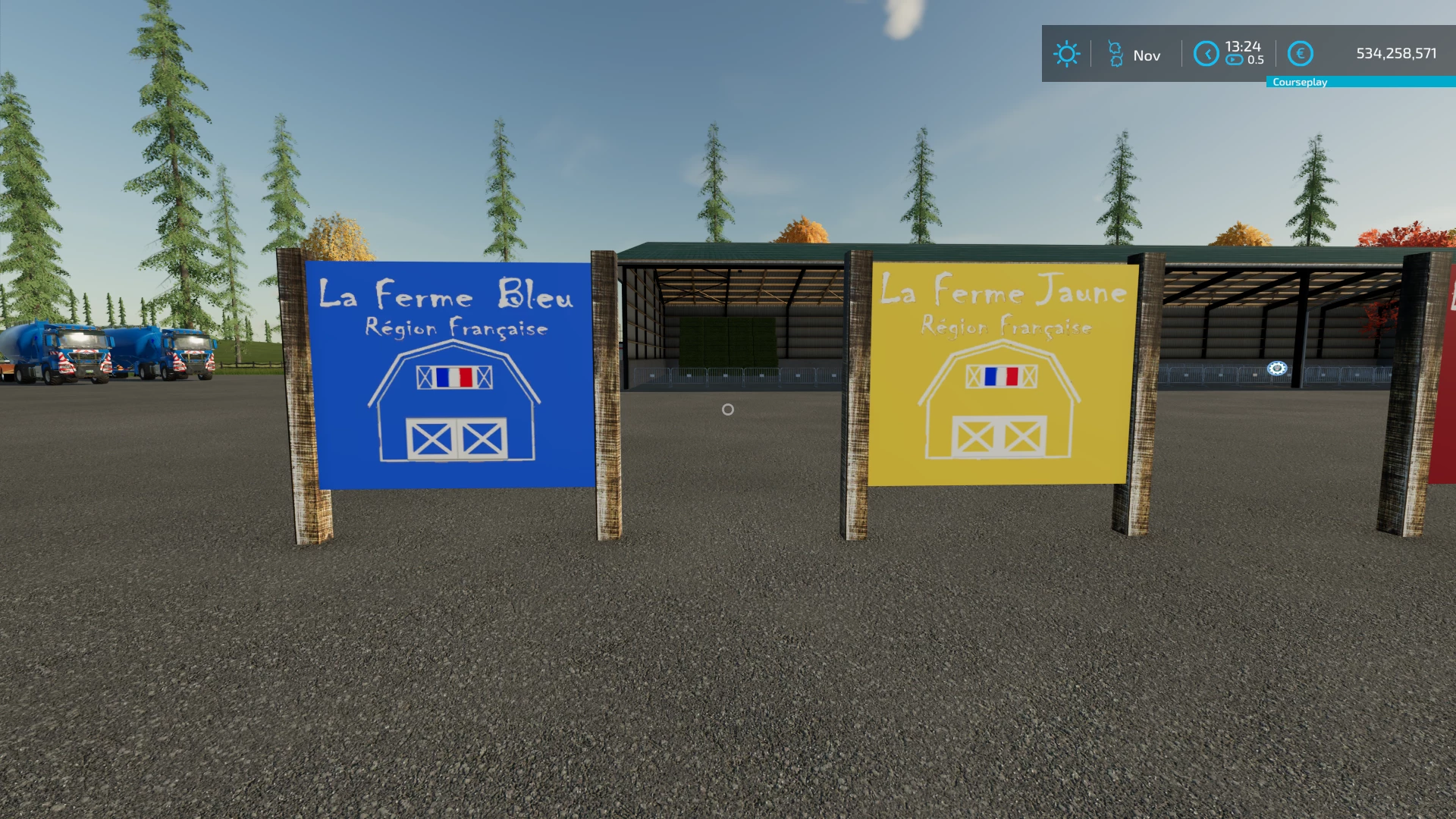Click the back-arrow clock icon
The height and width of the screenshot is (819, 1456).
[1206, 54]
